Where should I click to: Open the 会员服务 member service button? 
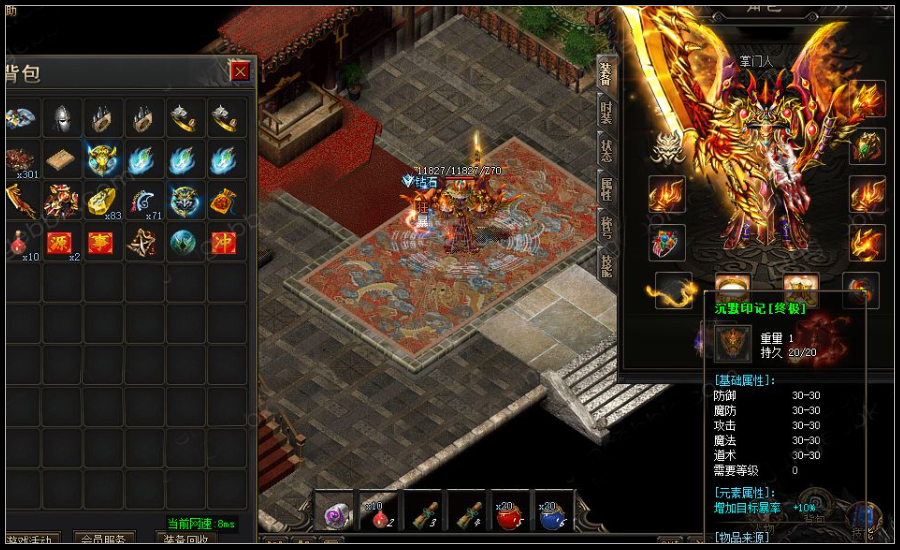104,540
